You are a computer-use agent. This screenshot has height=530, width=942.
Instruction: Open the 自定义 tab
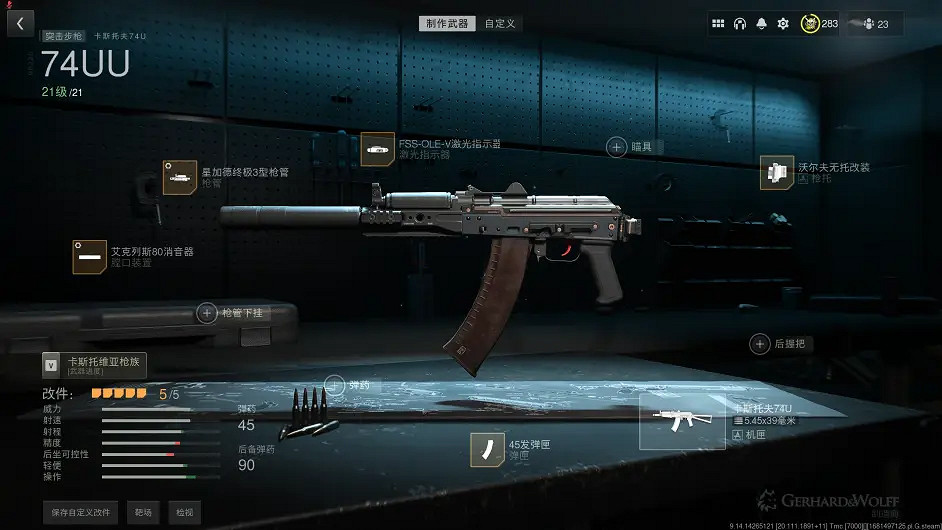click(500, 23)
